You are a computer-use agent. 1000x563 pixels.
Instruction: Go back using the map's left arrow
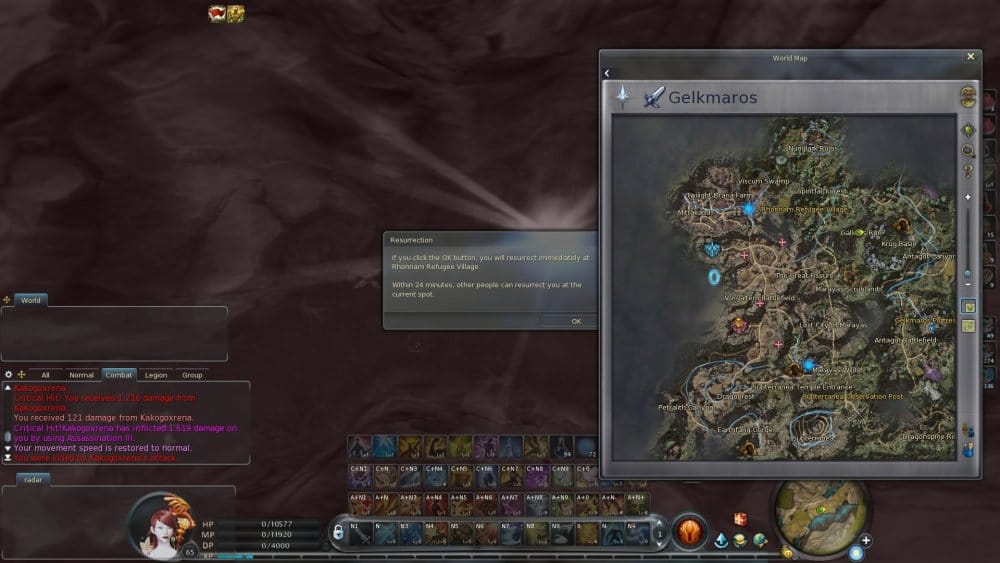[607, 73]
